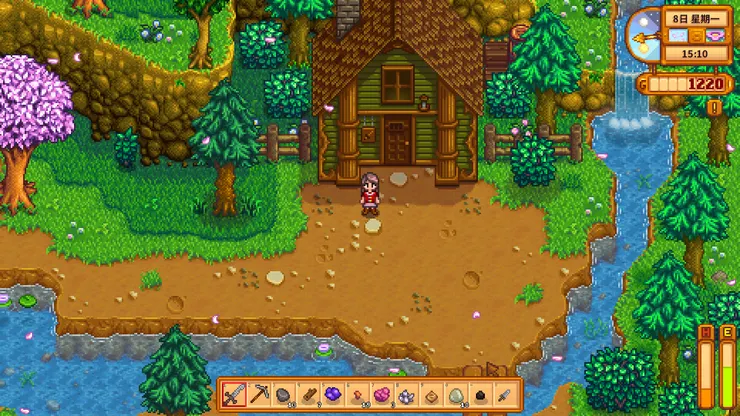Select the black coal lump slot
Viewport: 740px width, 416px height.
[x=478, y=394]
